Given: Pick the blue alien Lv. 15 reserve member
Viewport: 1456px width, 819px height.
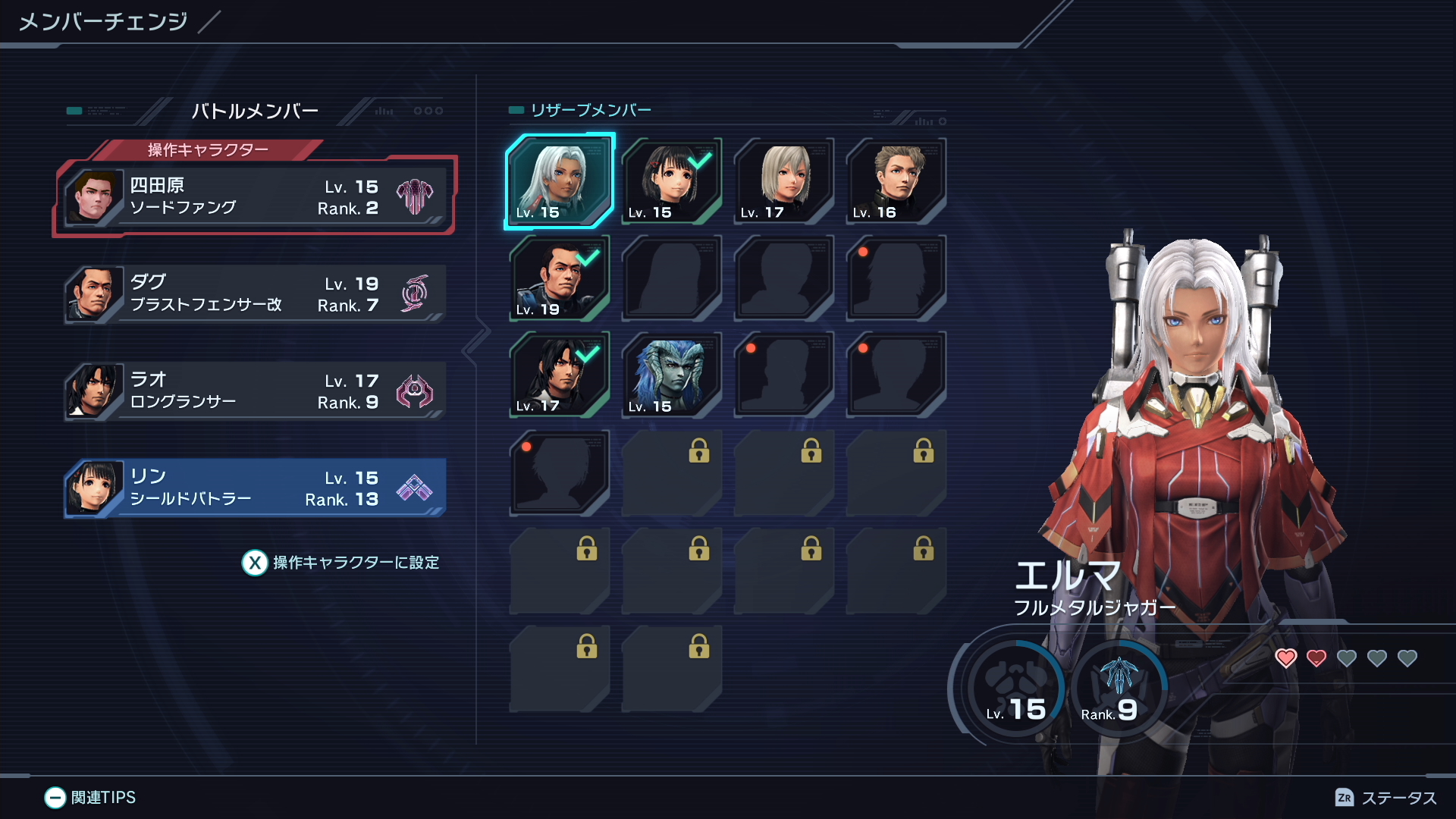Looking at the screenshot, I should point(671,375).
